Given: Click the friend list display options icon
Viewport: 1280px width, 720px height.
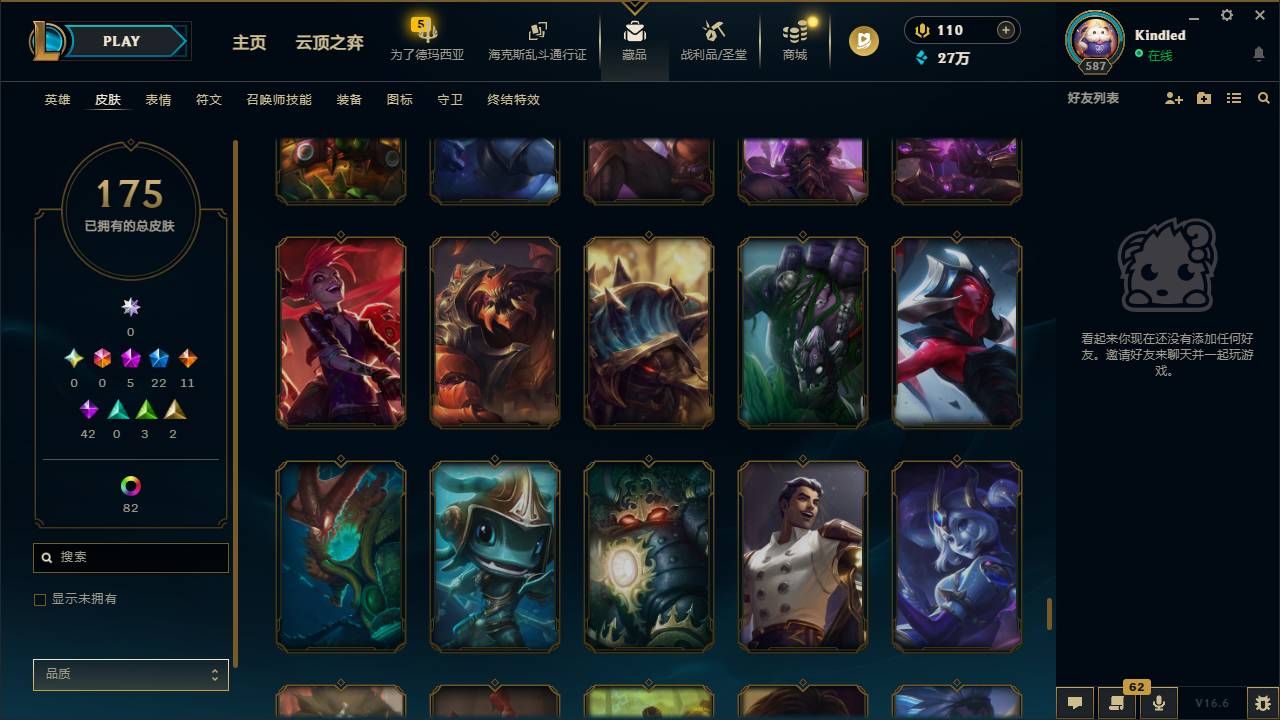Looking at the screenshot, I should [1233, 98].
